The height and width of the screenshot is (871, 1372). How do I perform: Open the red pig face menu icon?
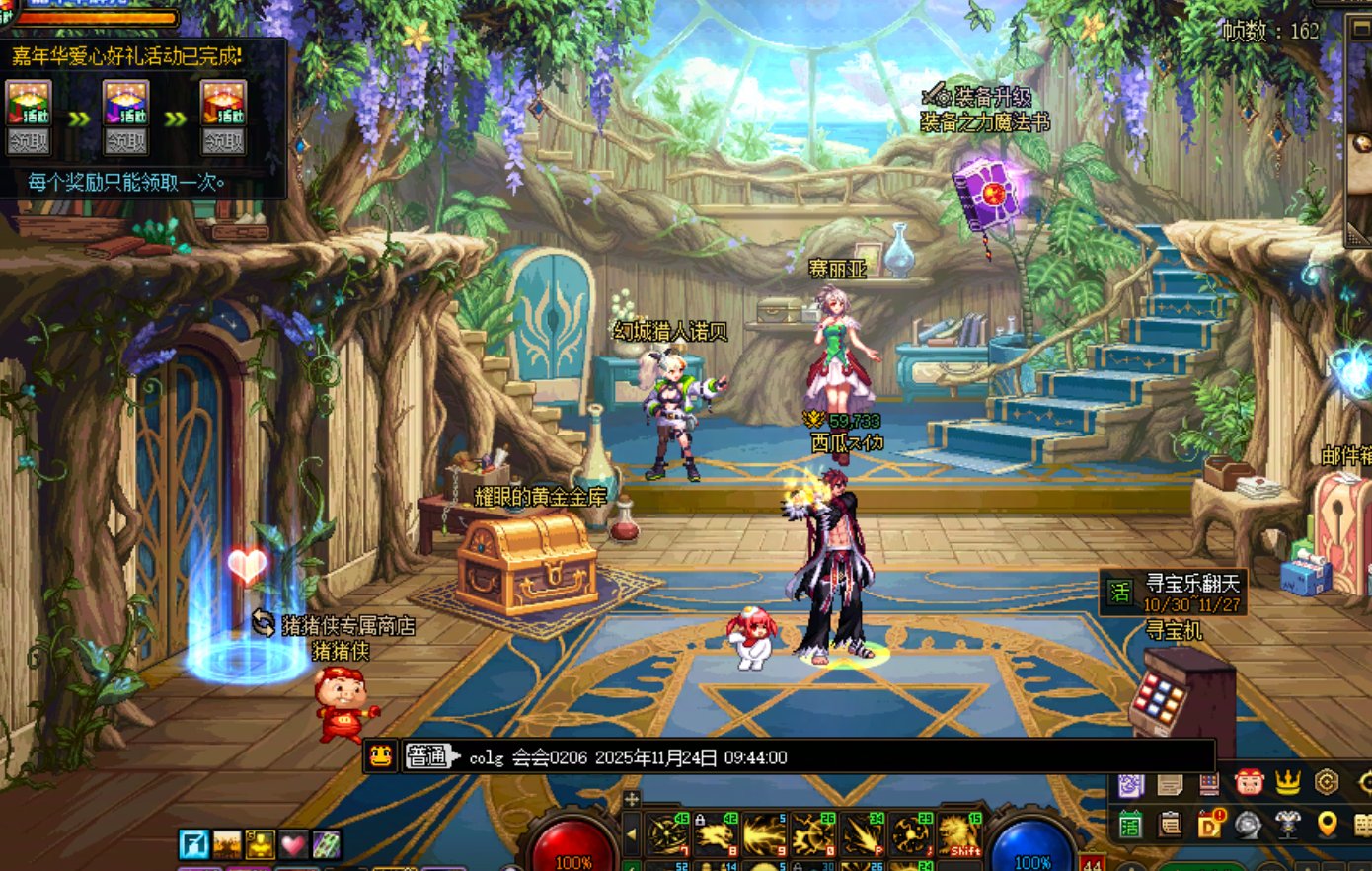1249,783
